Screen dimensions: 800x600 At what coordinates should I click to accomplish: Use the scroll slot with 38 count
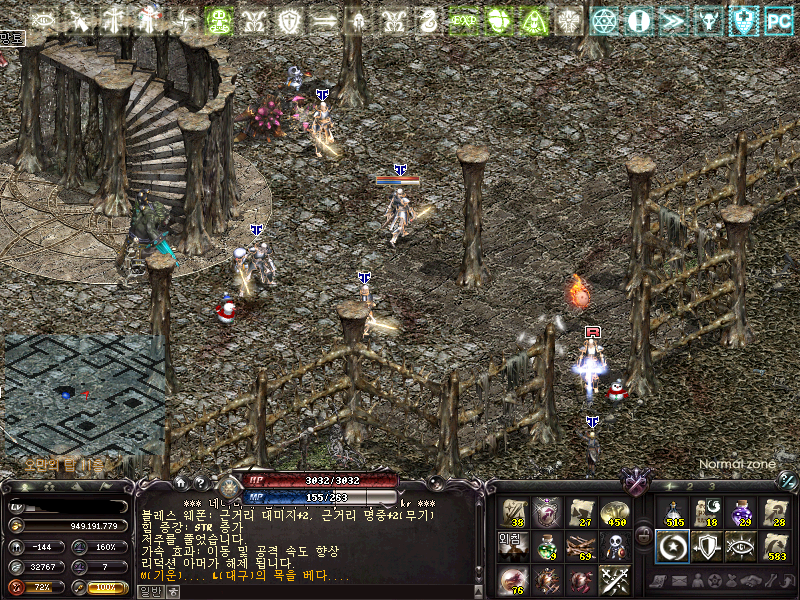pos(514,513)
